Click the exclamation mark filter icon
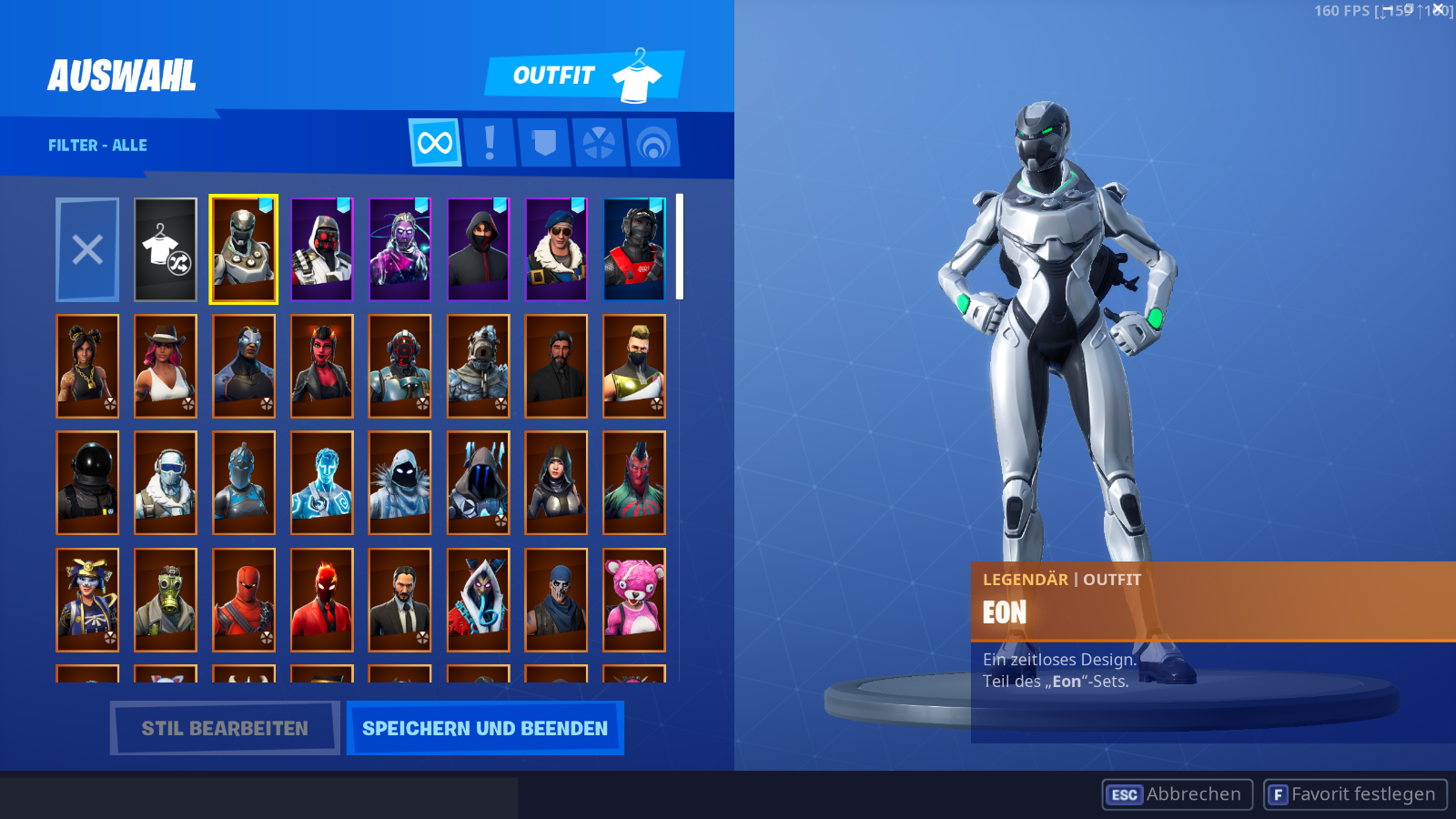The image size is (1456, 819). [x=489, y=143]
